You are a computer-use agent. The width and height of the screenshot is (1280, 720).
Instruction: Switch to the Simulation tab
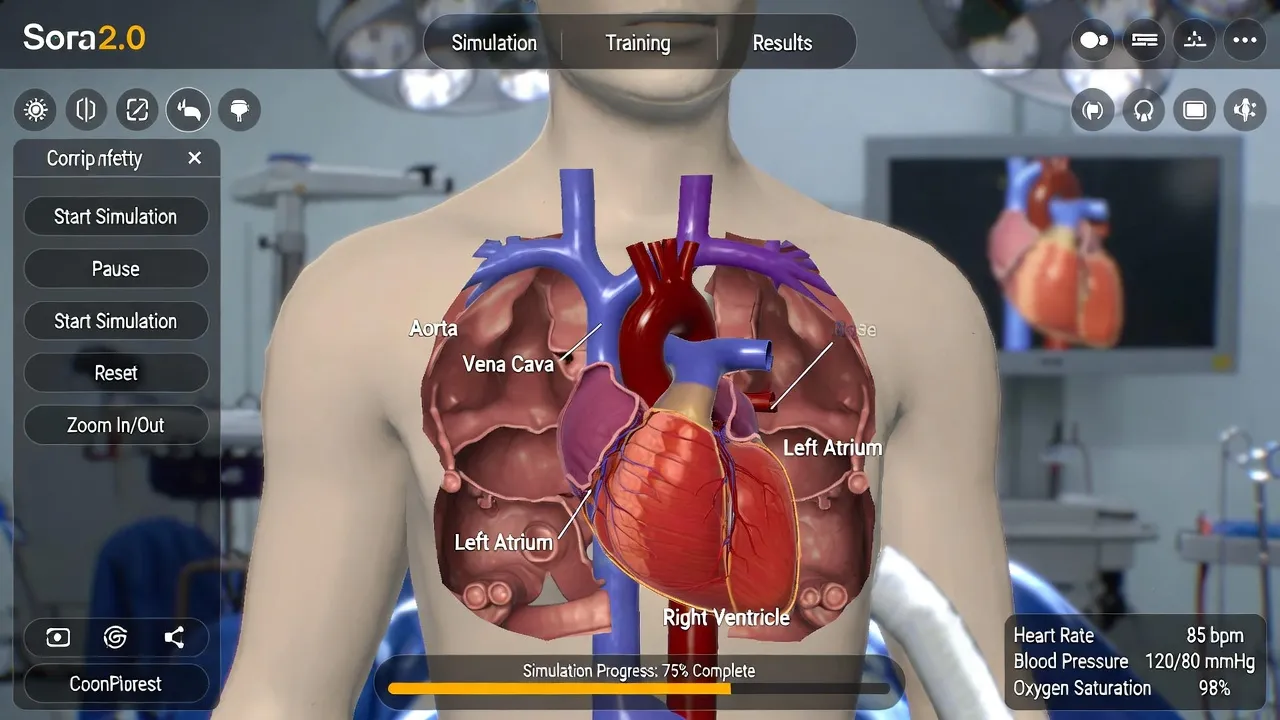494,43
